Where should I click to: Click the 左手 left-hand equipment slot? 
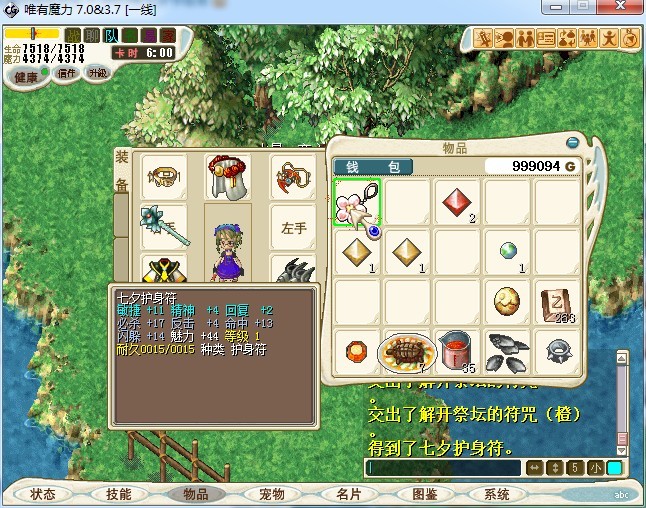[294, 228]
